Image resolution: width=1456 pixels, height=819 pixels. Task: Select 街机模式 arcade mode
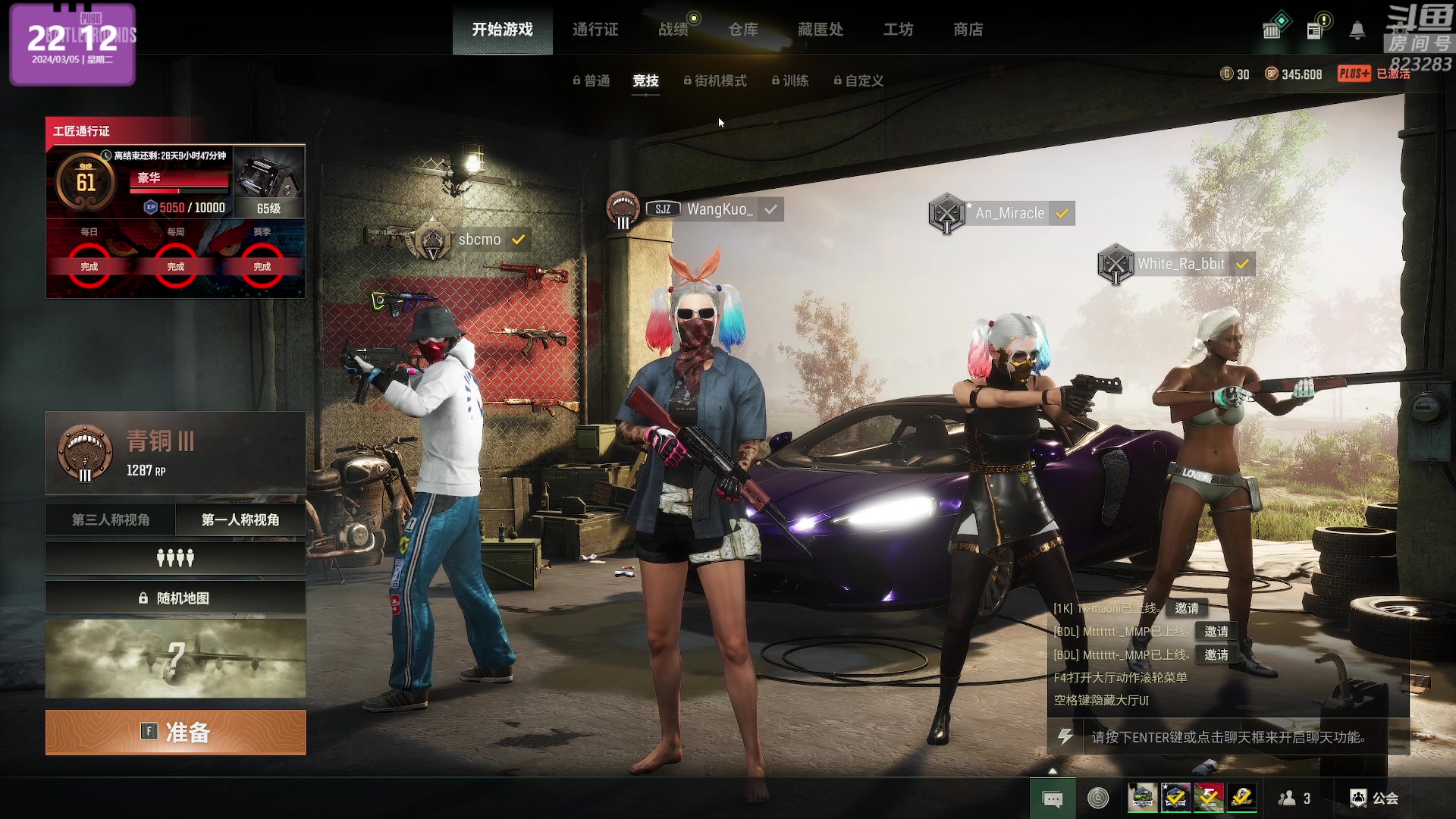(716, 81)
